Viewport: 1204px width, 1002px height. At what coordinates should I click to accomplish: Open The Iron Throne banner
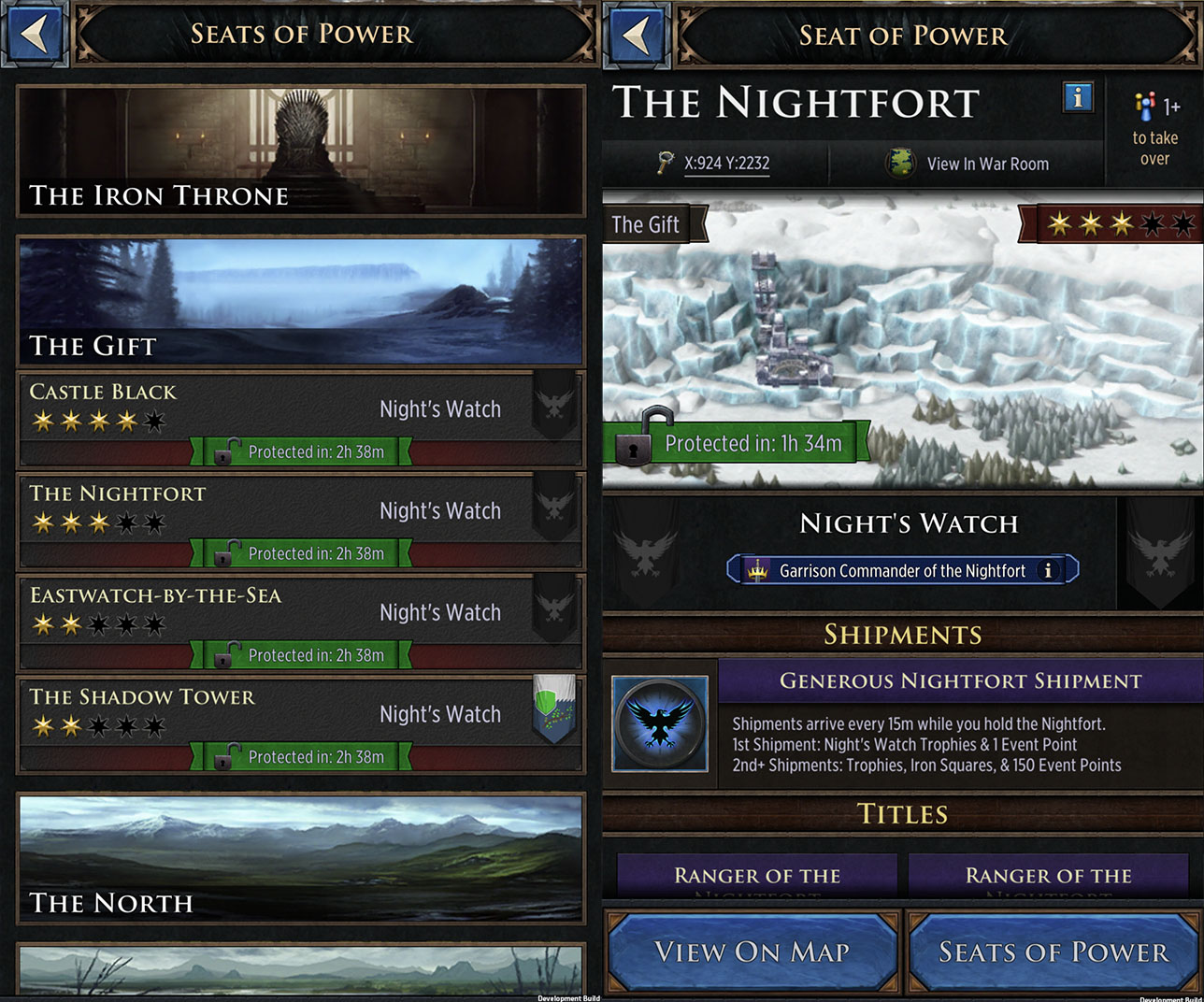click(301, 150)
